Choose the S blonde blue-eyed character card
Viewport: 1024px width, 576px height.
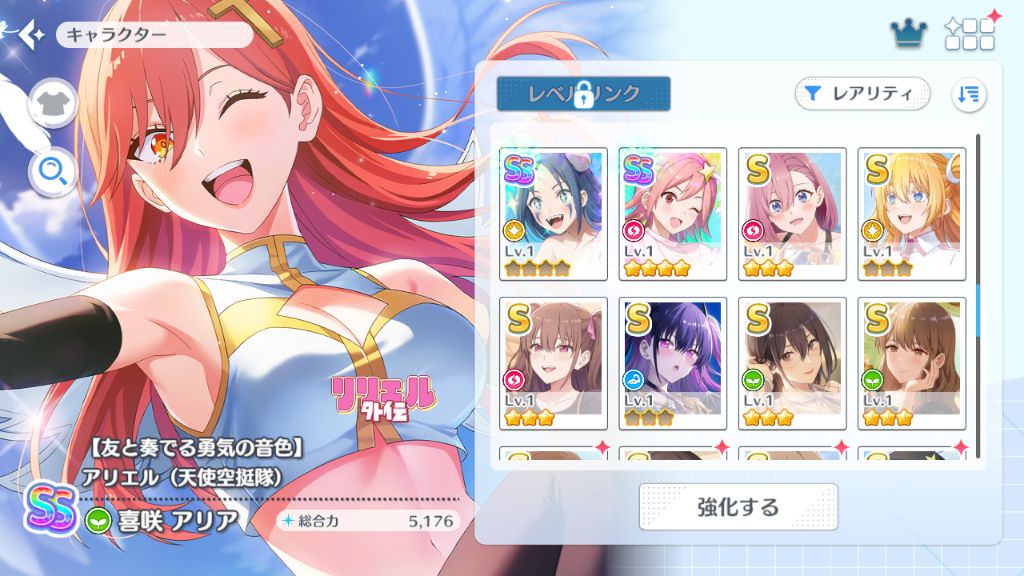(x=912, y=214)
